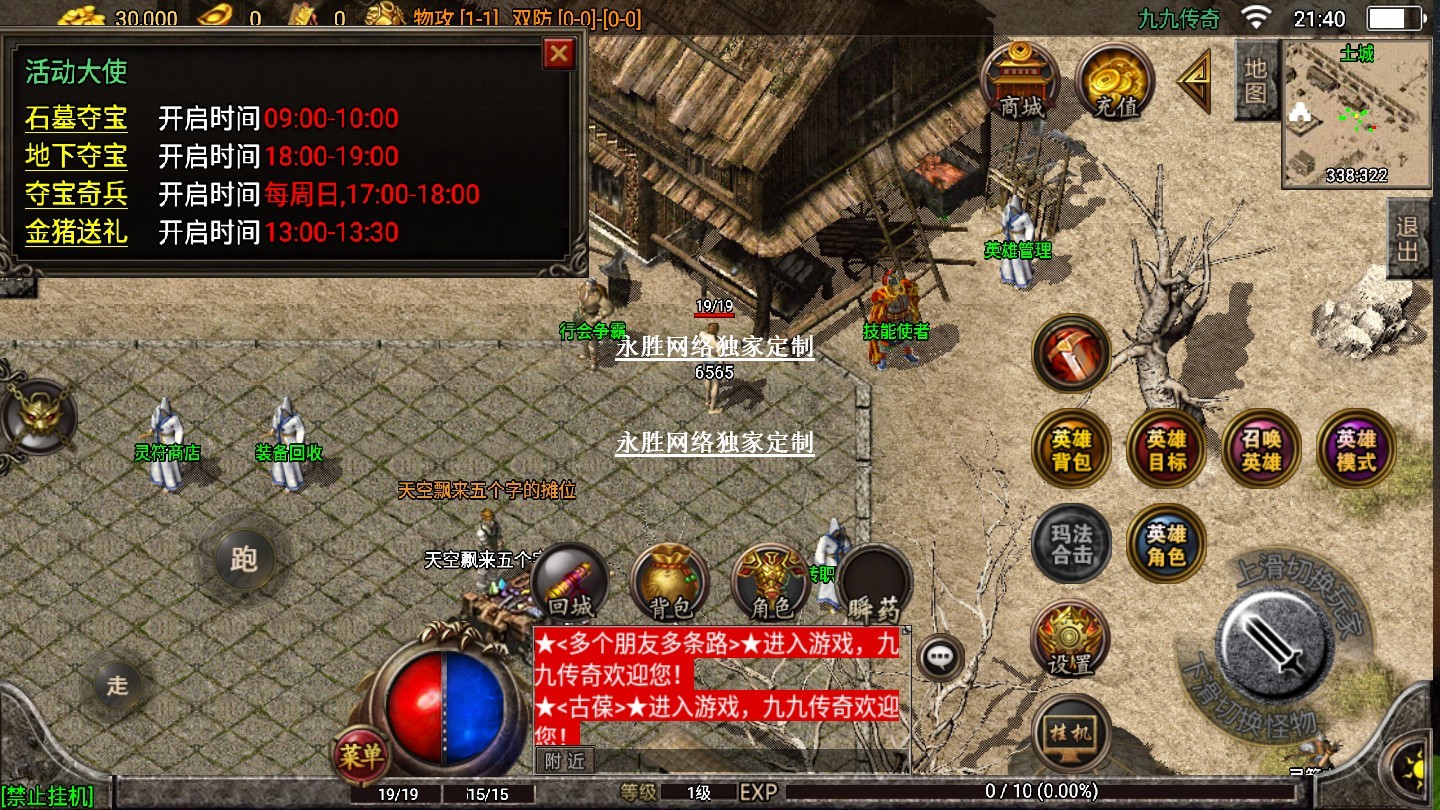Click the 土城 minimap

click(x=1357, y=114)
